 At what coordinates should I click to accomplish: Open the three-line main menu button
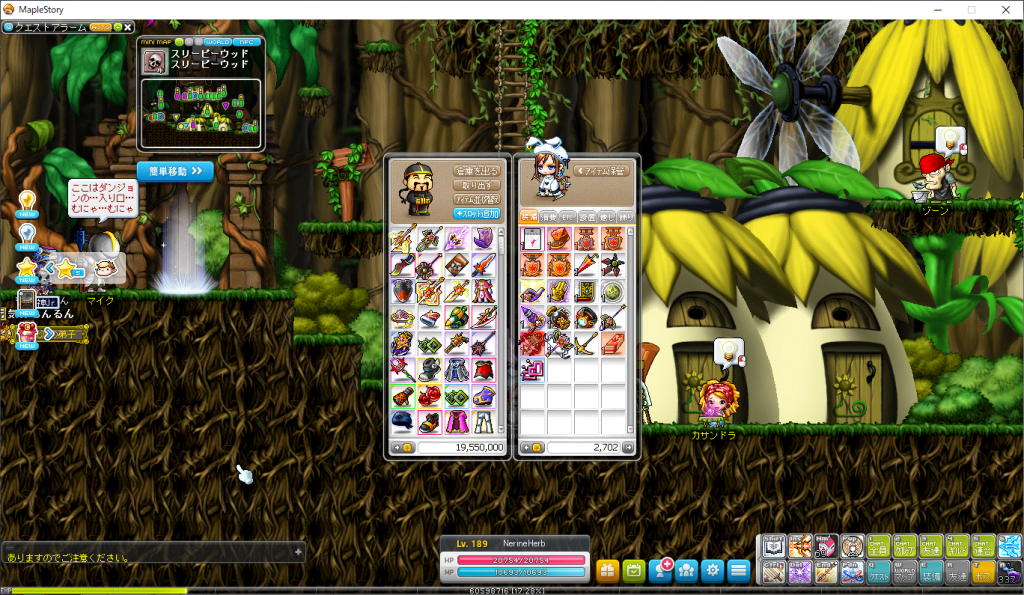coord(738,570)
